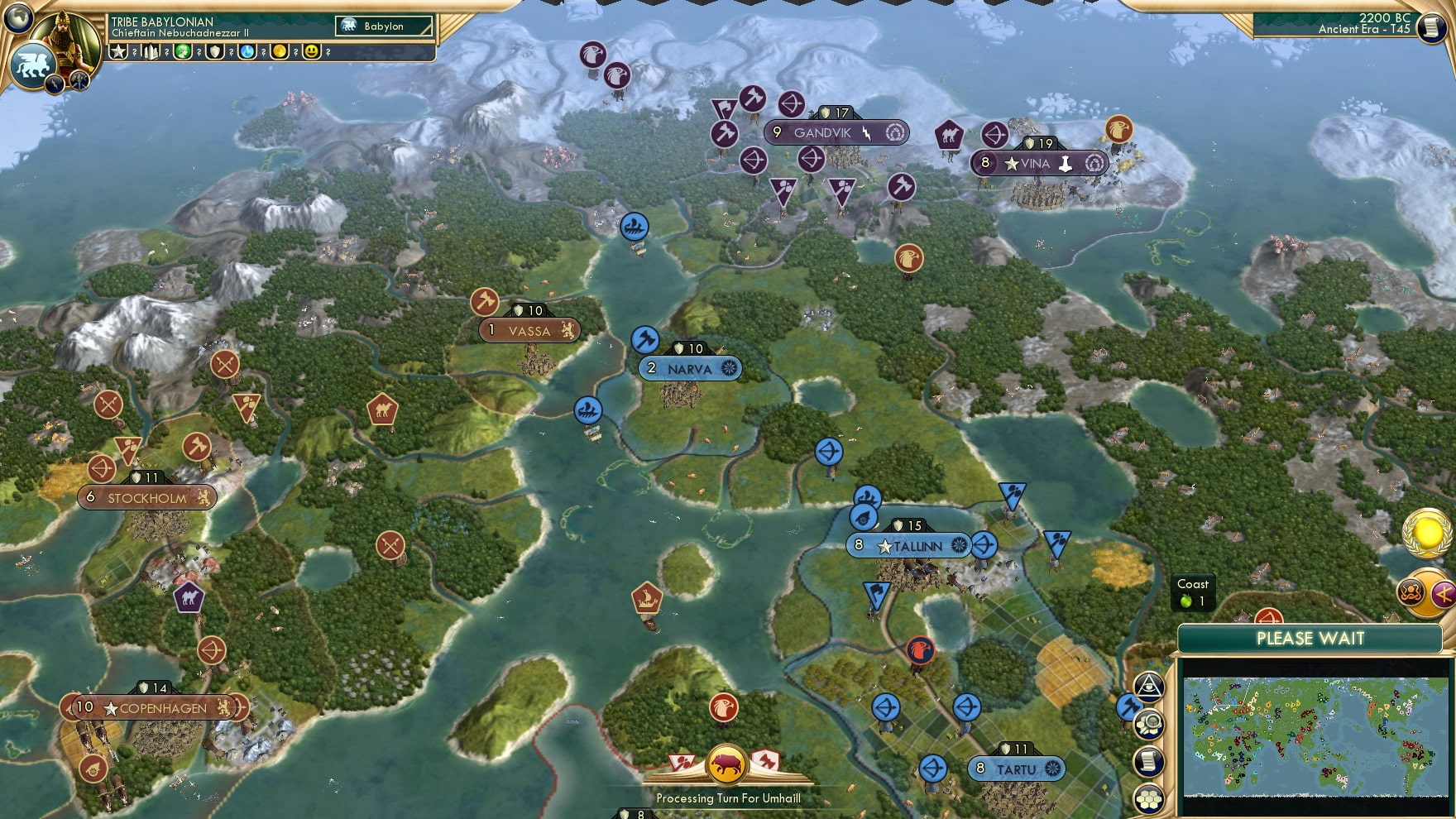Click the score star icon in top bar
The image size is (1456, 819).
tap(119, 51)
